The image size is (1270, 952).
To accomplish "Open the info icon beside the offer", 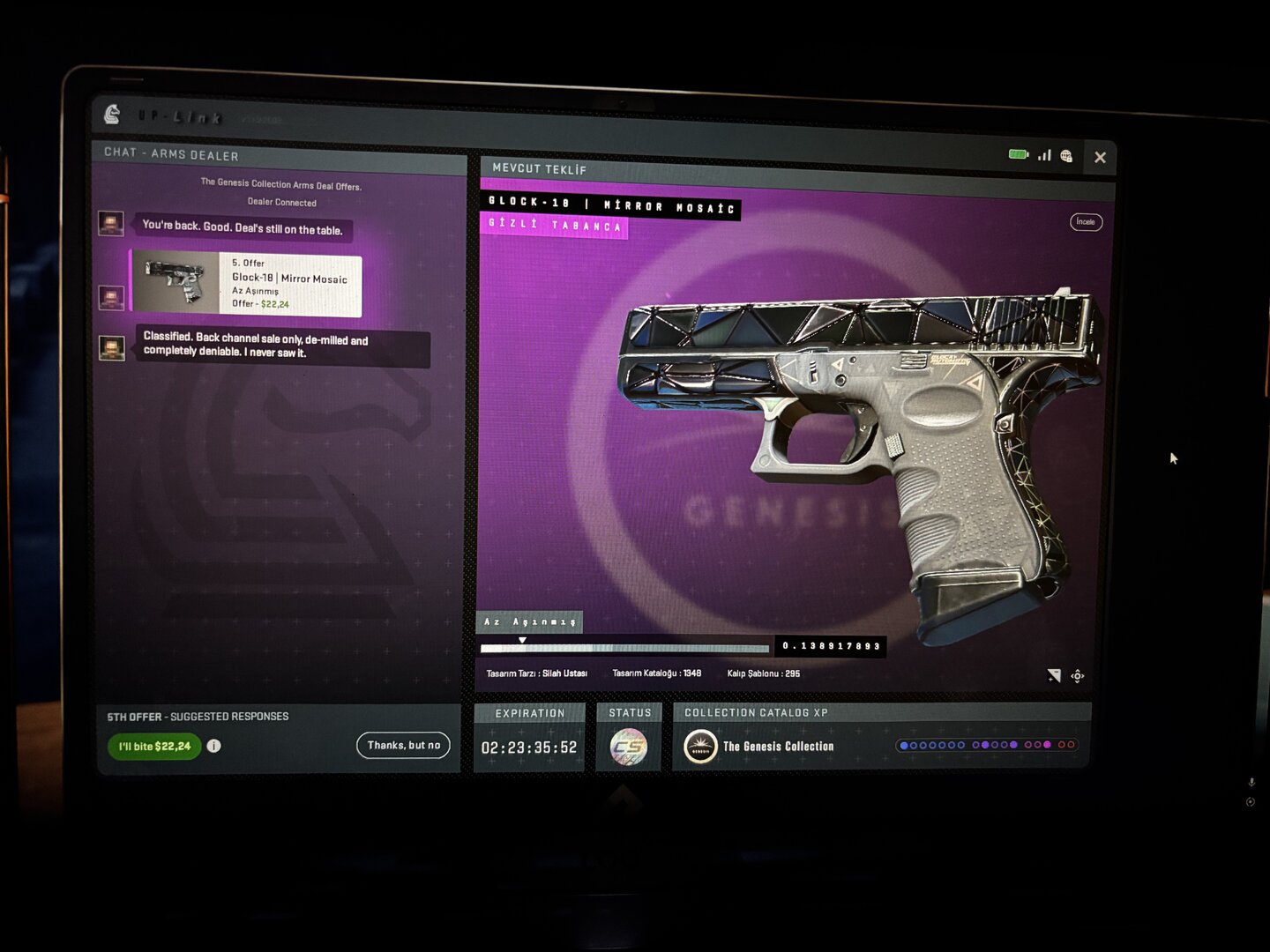I will tap(214, 746).
